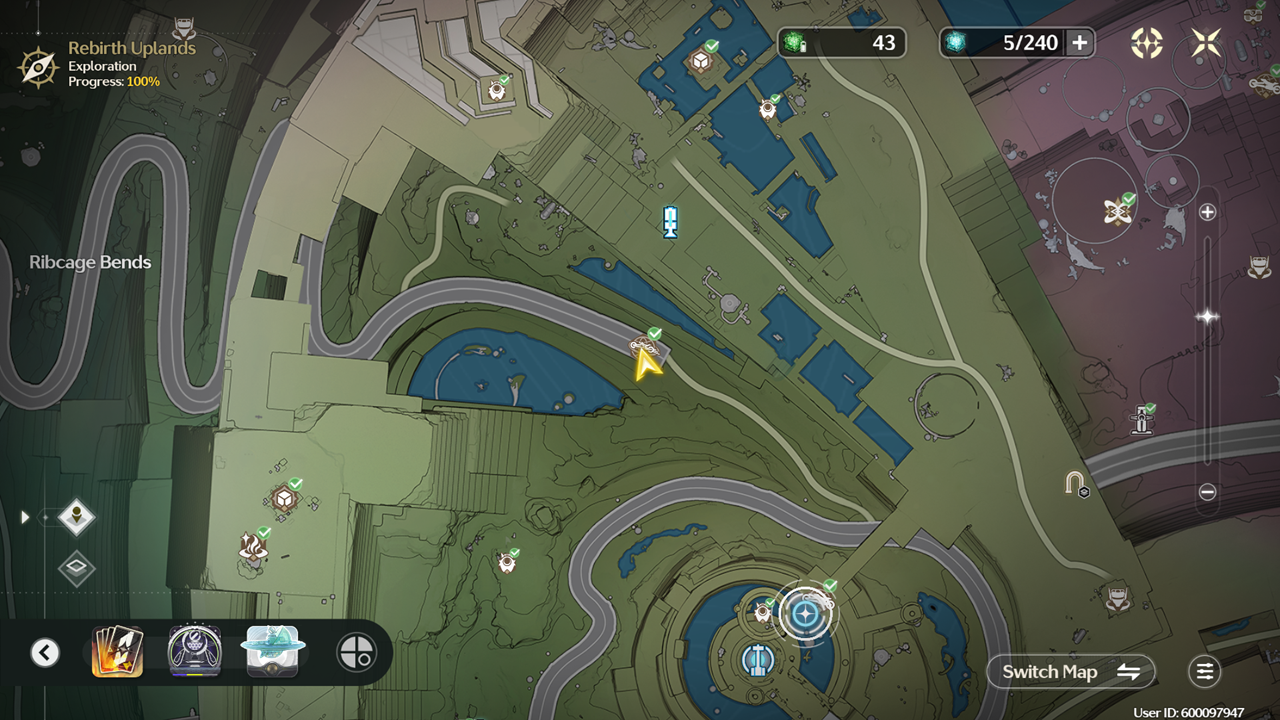Open the Switch Map selector

click(x=1071, y=672)
